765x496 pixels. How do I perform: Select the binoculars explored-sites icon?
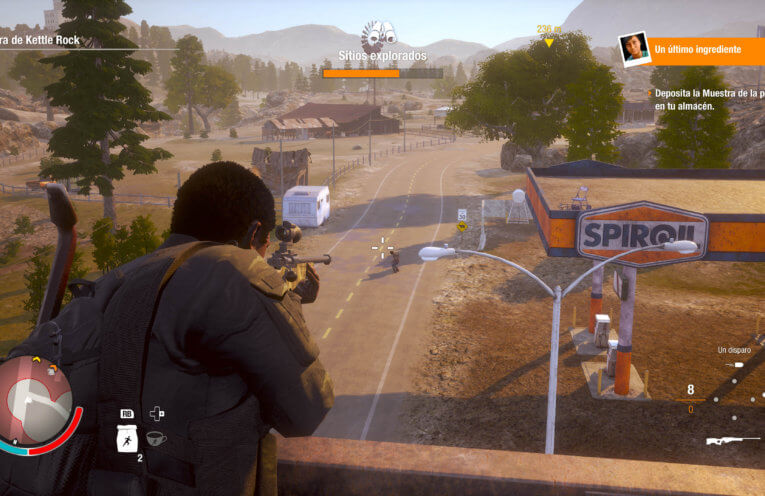(379, 35)
